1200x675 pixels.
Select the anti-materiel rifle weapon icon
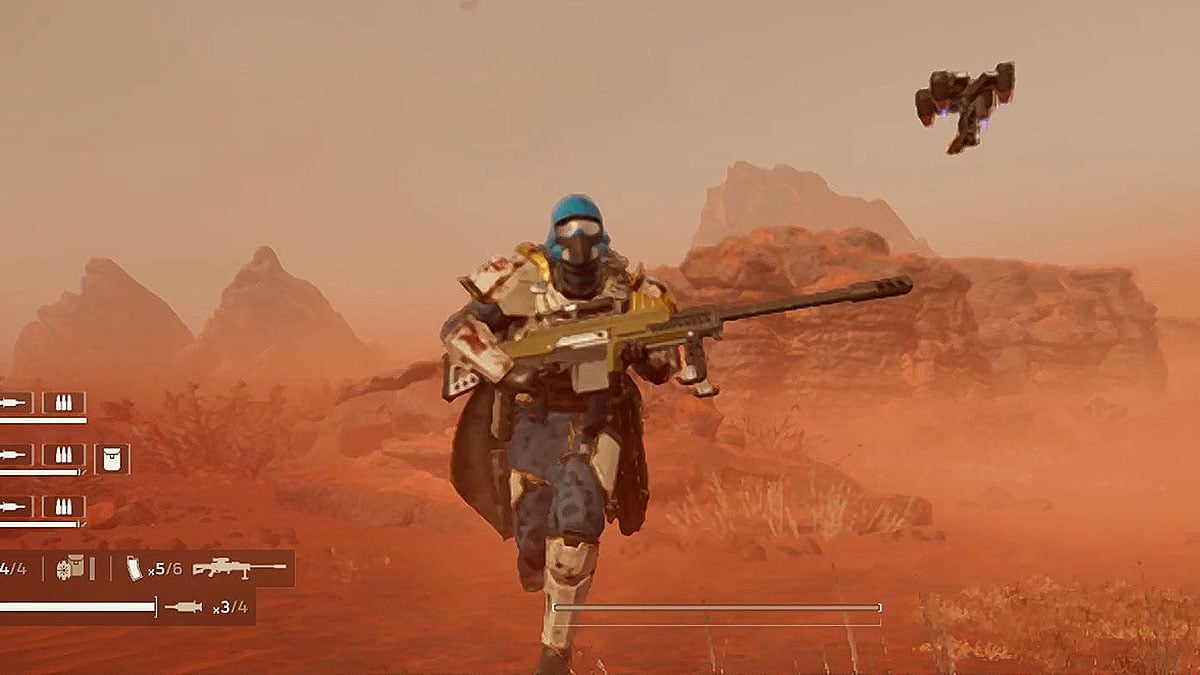(238, 568)
